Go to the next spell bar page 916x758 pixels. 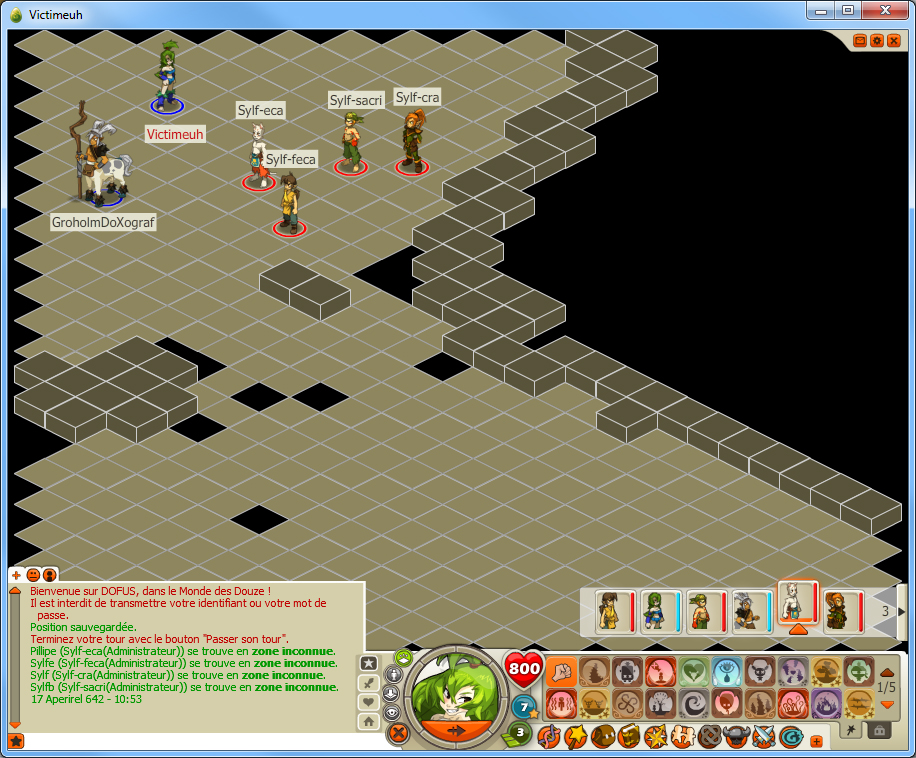pyautogui.click(x=887, y=705)
